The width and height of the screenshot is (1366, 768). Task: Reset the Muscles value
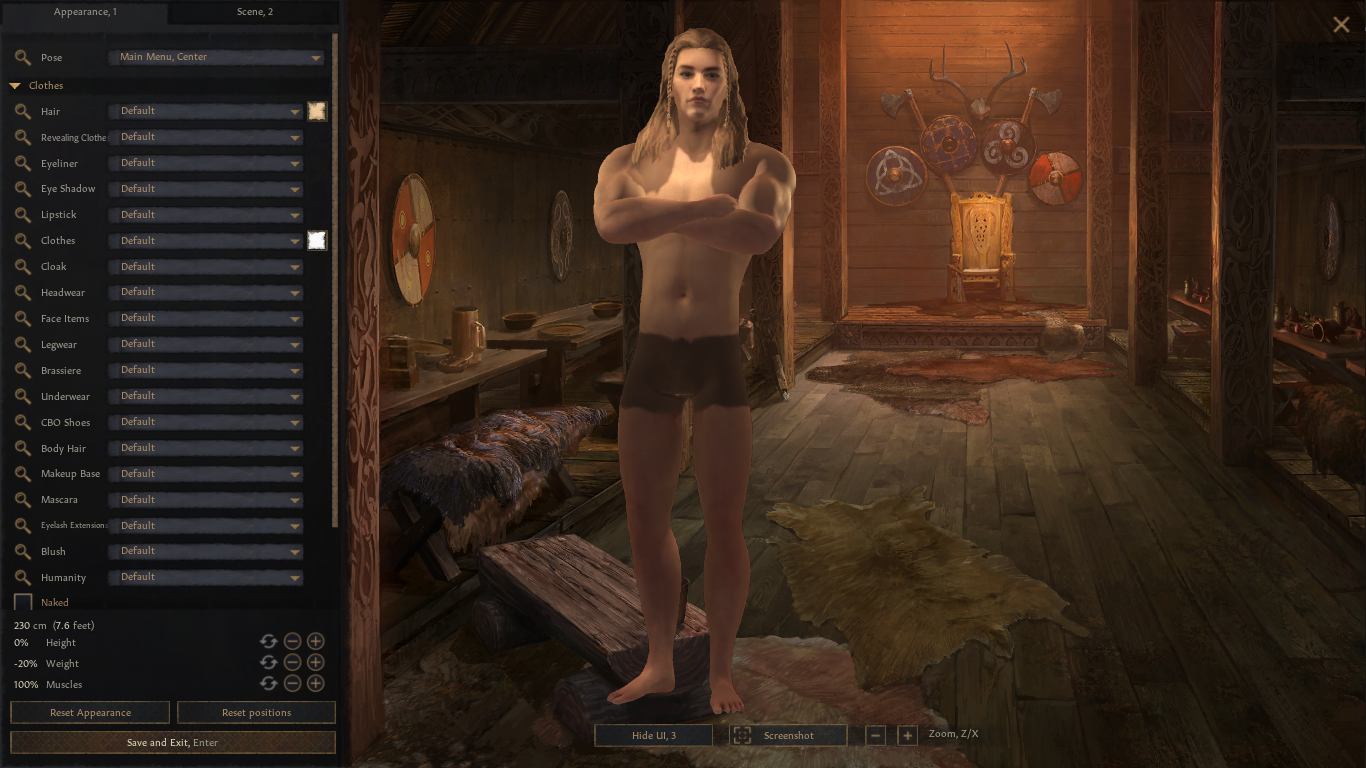268,683
